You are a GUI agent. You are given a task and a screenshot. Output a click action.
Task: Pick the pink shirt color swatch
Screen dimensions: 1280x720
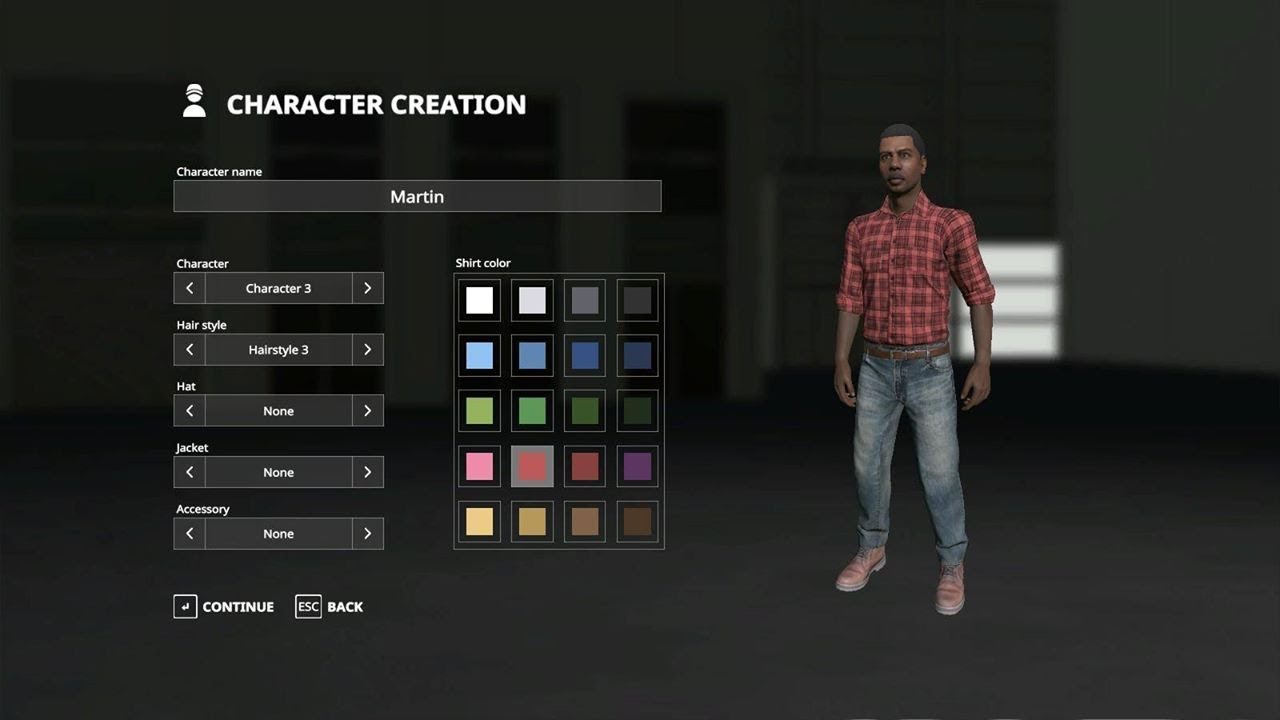(x=478, y=465)
